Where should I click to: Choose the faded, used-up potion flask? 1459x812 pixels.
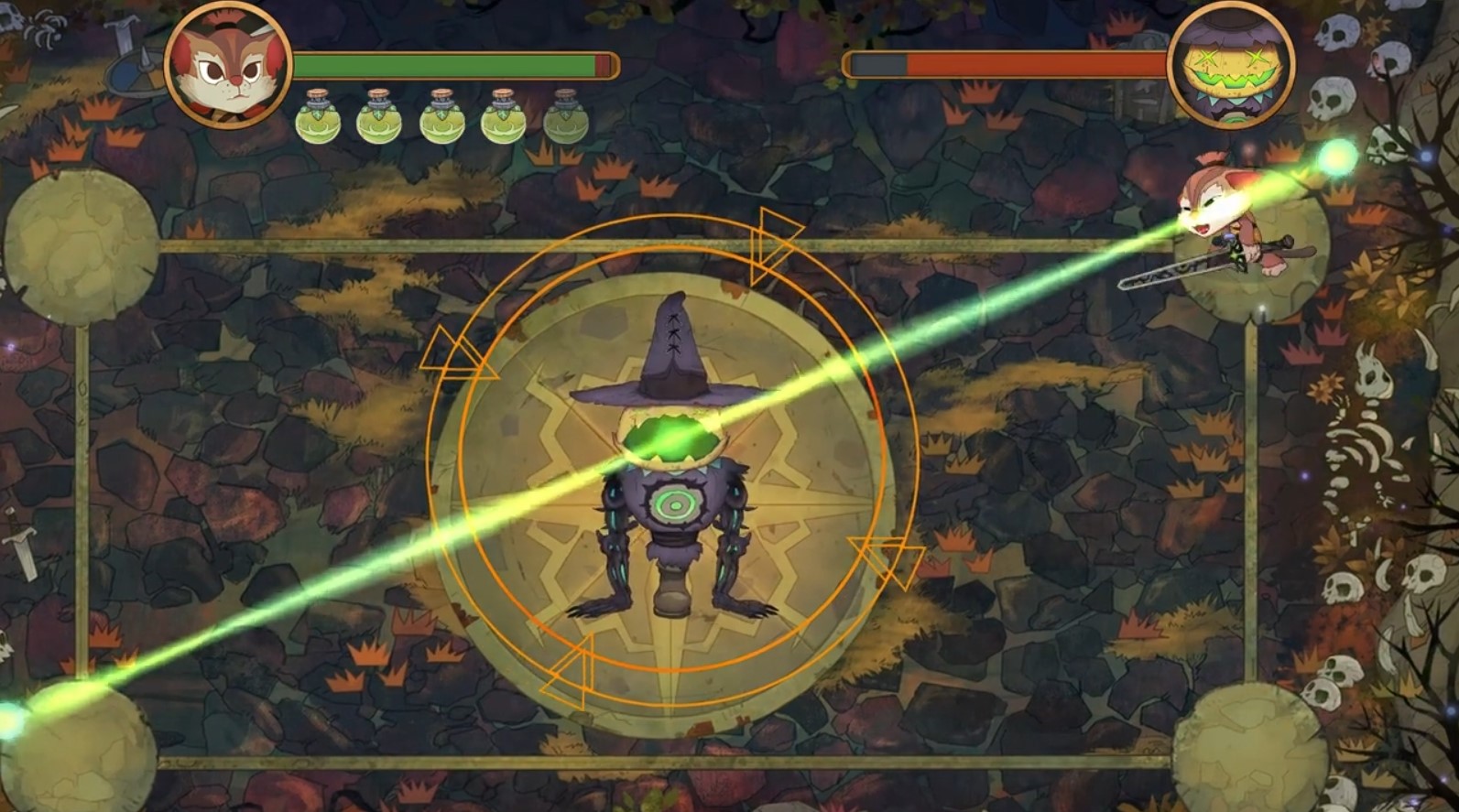pyautogui.click(x=565, y=117)
